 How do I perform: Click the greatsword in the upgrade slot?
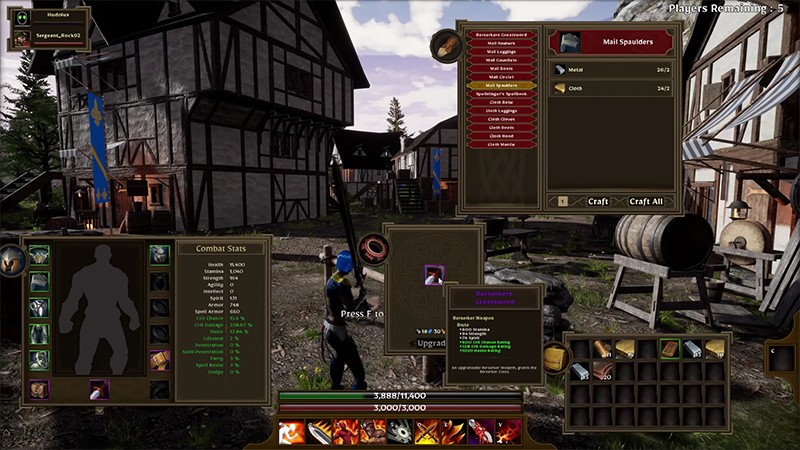point(433,275)
